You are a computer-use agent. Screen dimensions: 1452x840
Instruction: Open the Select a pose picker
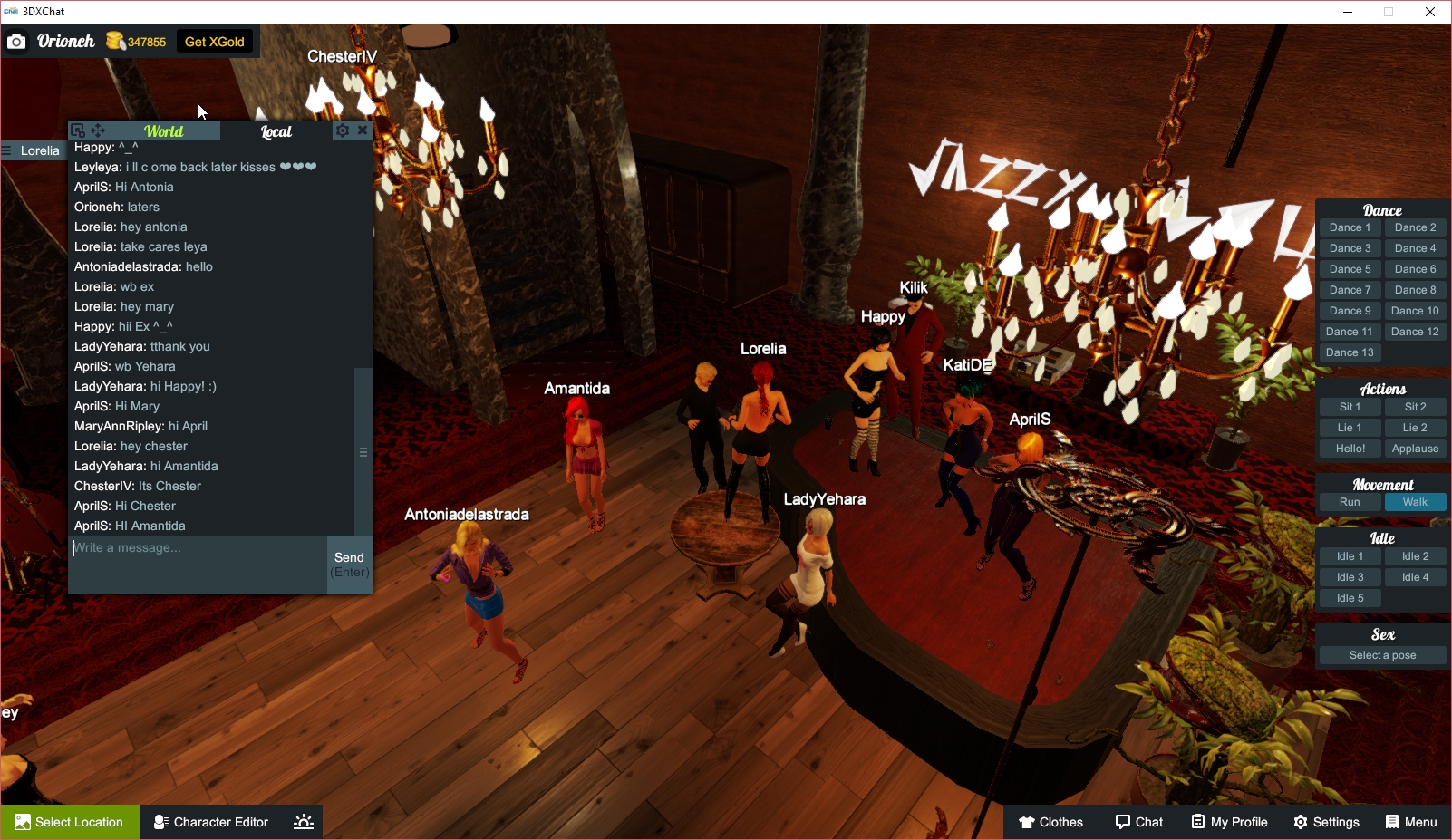click(x=1382, y=654)
